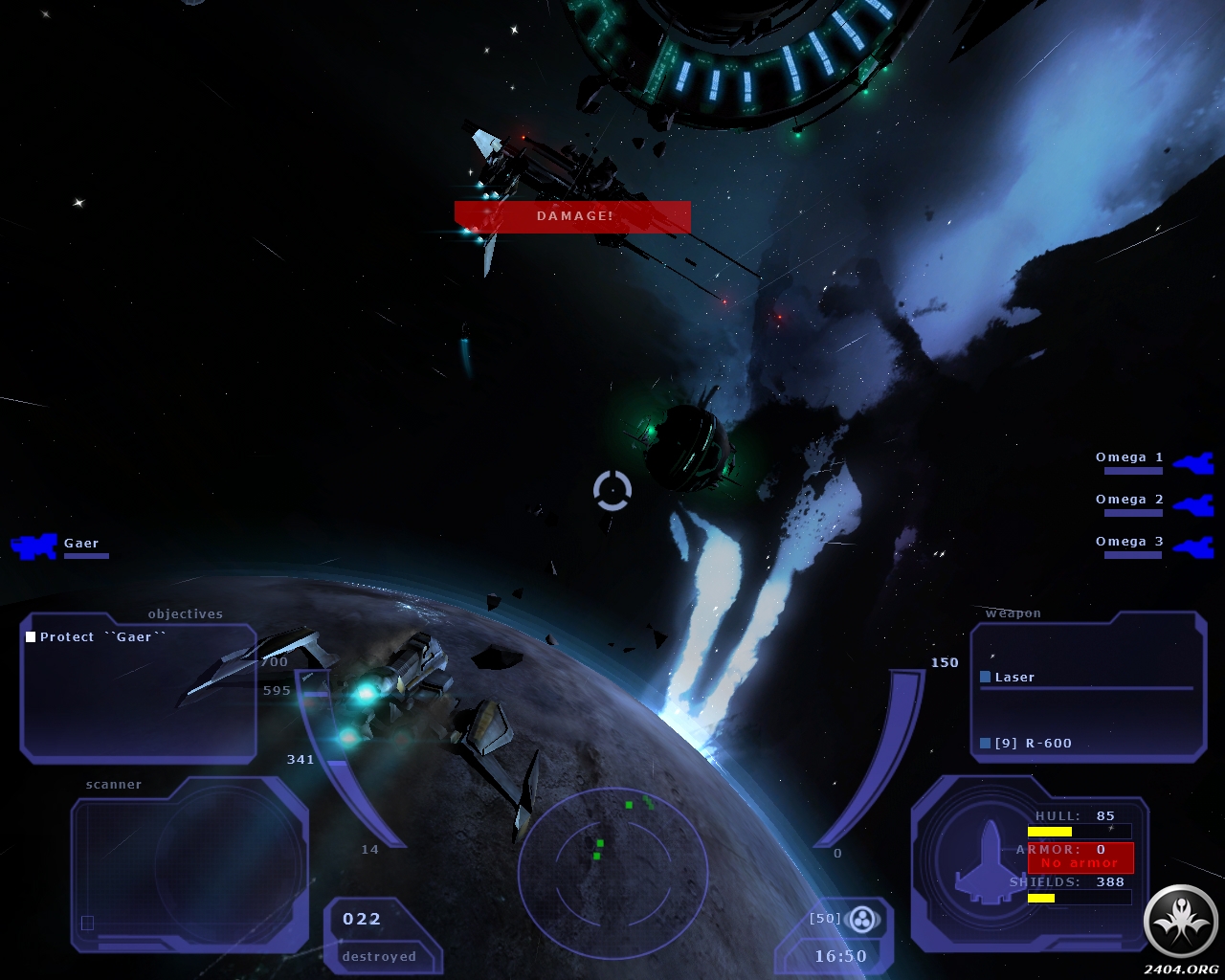Select the R-600 missile entry
1225x980 pixels.
[x=1033, y=744]
